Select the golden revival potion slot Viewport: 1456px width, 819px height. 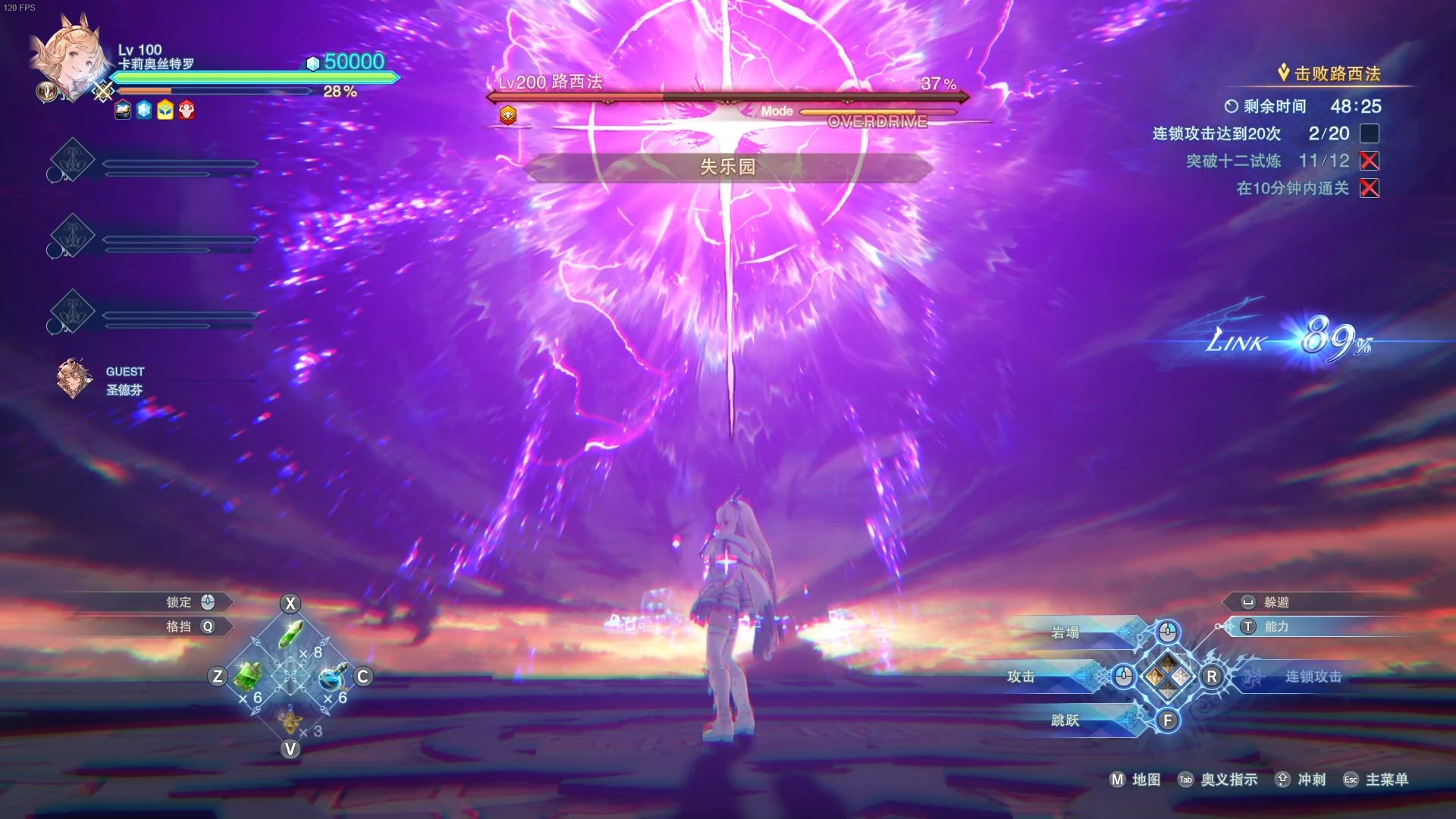click(x=290, y=719)
